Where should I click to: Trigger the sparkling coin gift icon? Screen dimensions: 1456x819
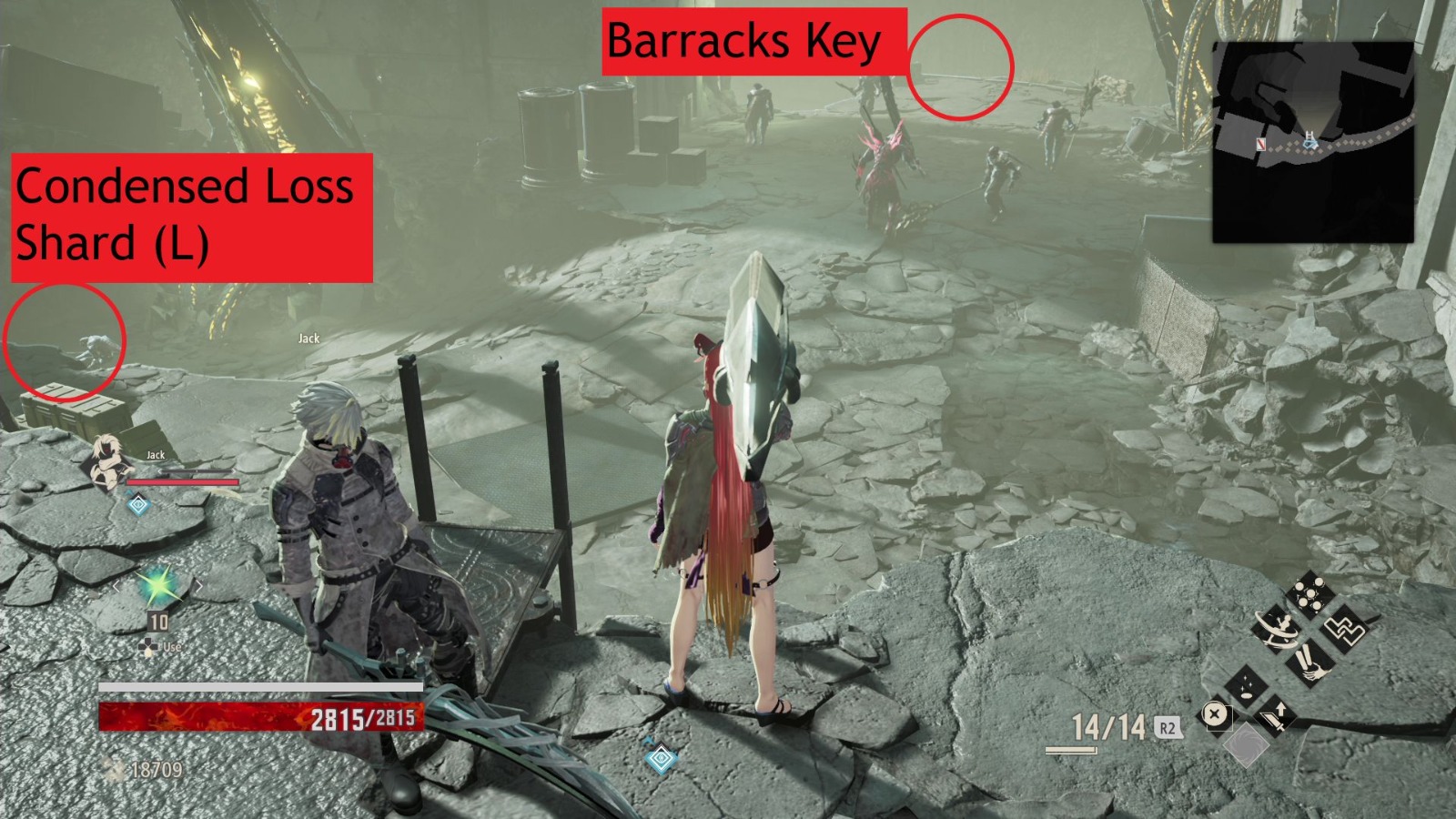pos(1247,684)
